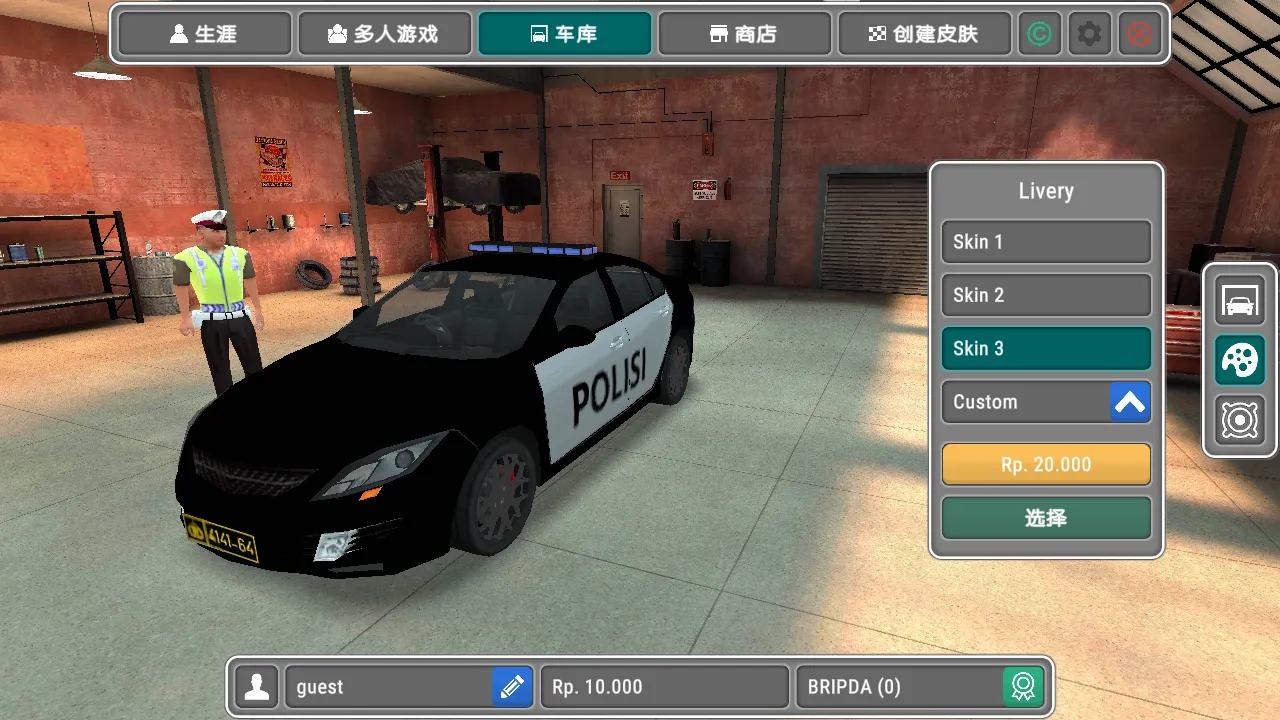This screenshot has height=720, width=1280.
Task: Click the green copyright icon in top bar
Action: (1039, 33)
